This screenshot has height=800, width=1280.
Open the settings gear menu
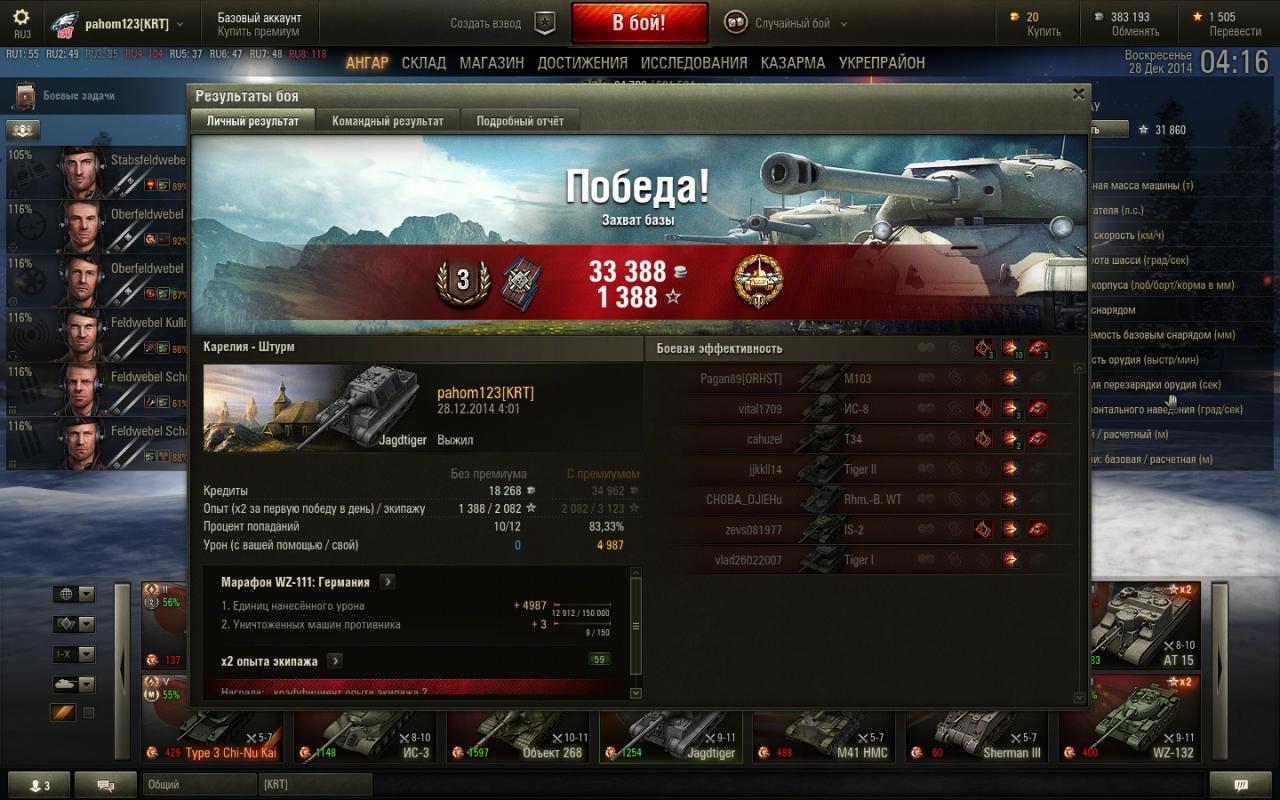pyautogui.click(x=21, y=18)
